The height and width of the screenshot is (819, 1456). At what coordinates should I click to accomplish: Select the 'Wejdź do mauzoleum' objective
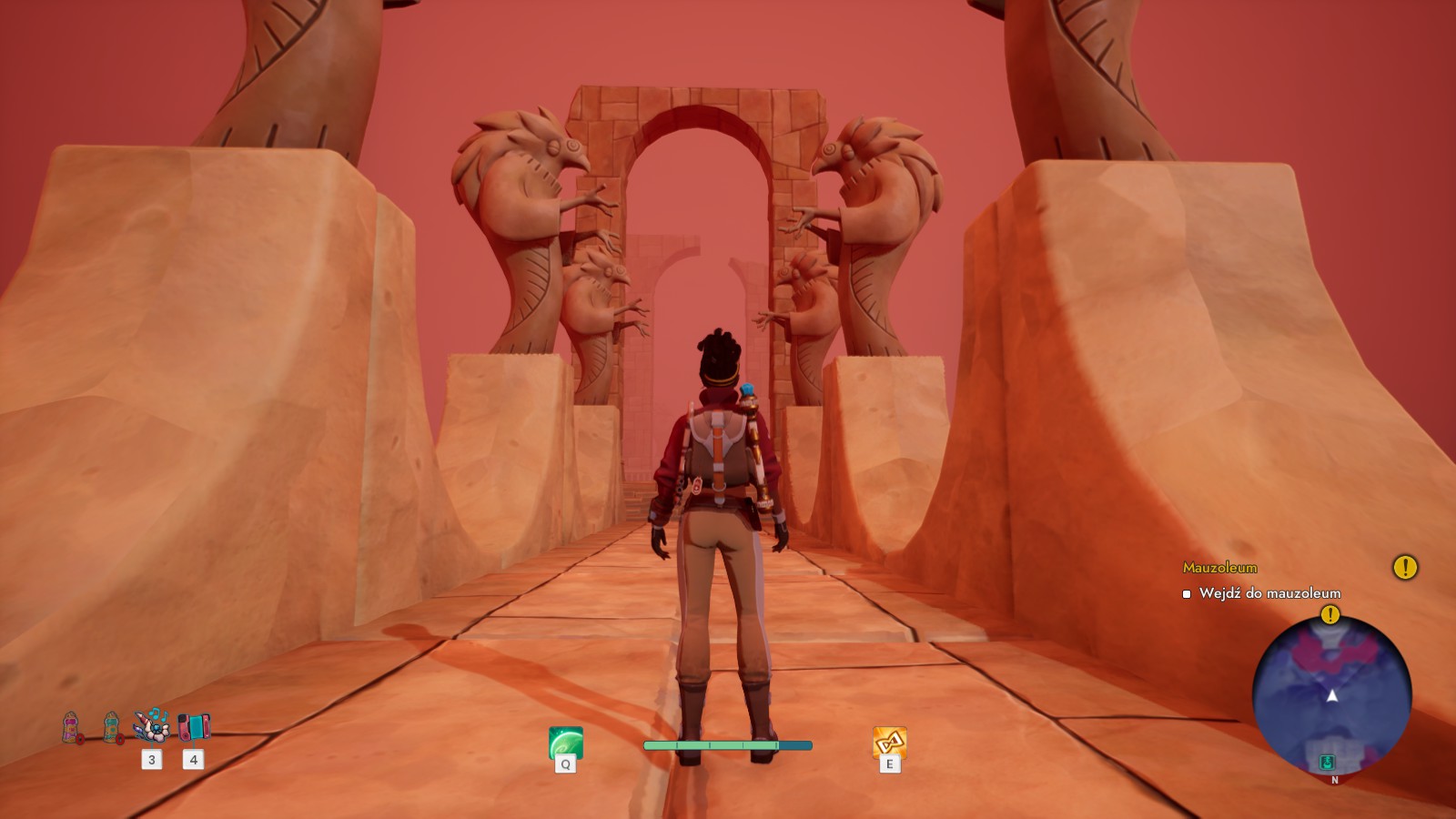point(1269,593)
